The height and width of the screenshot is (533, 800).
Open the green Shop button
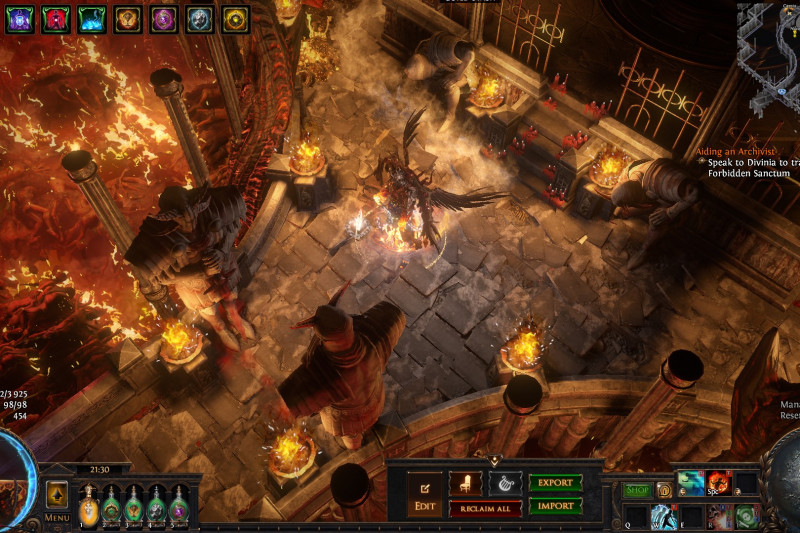637,490
